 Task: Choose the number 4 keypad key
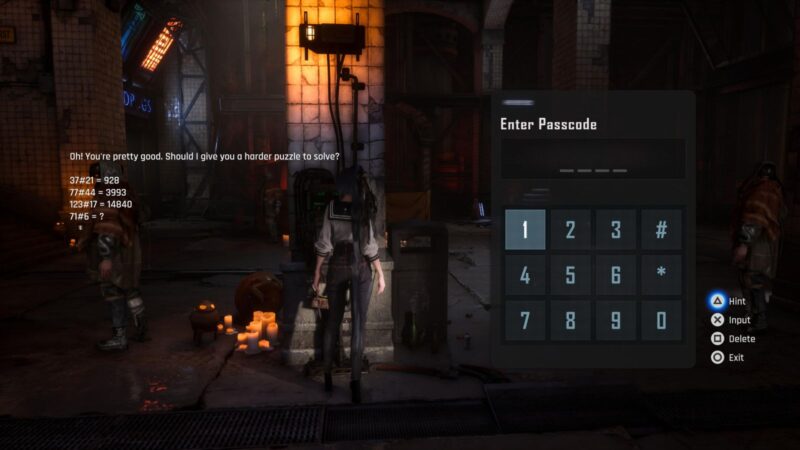coord(525,275)
